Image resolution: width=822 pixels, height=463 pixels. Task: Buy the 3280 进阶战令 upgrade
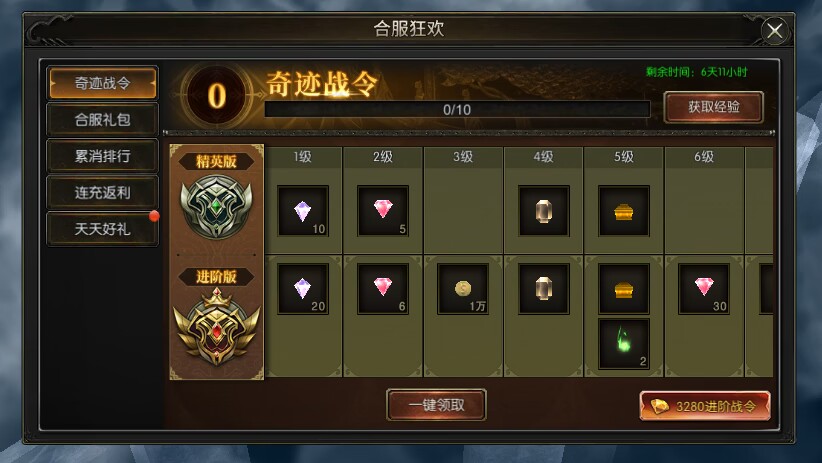point(705,406)
